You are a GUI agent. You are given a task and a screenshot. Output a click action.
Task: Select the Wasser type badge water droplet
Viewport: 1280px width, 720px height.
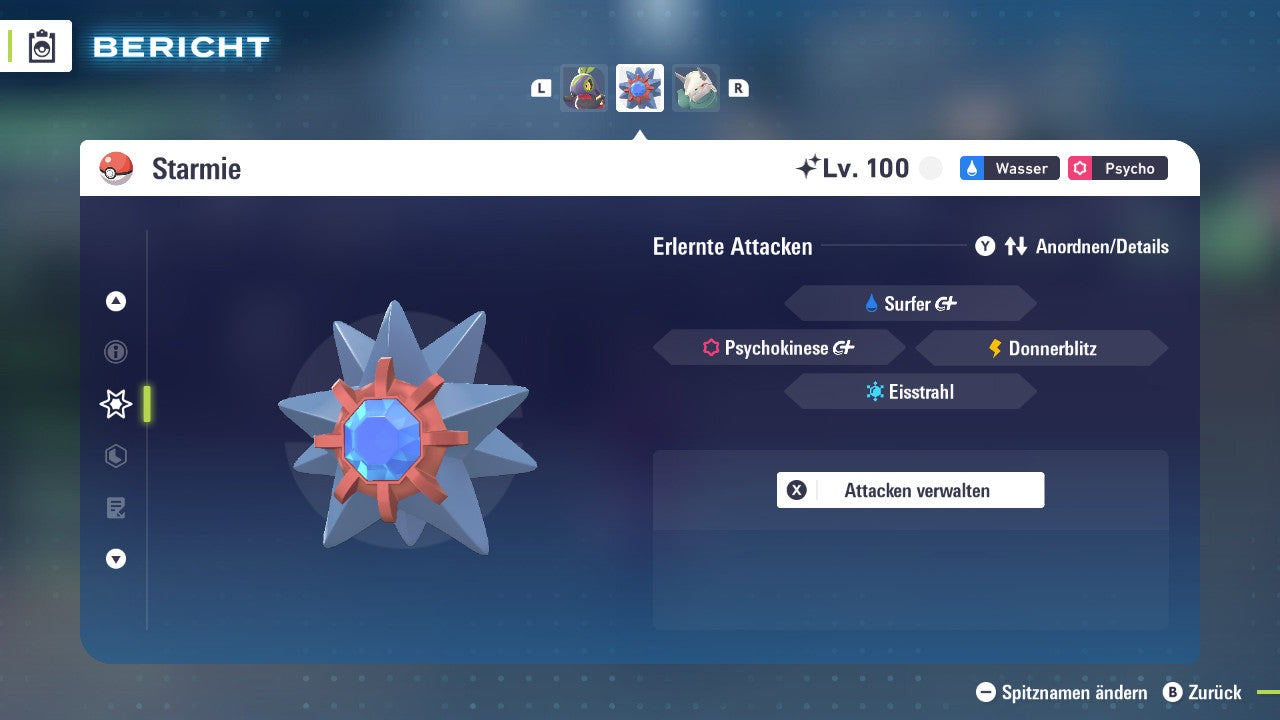(973, 168)
